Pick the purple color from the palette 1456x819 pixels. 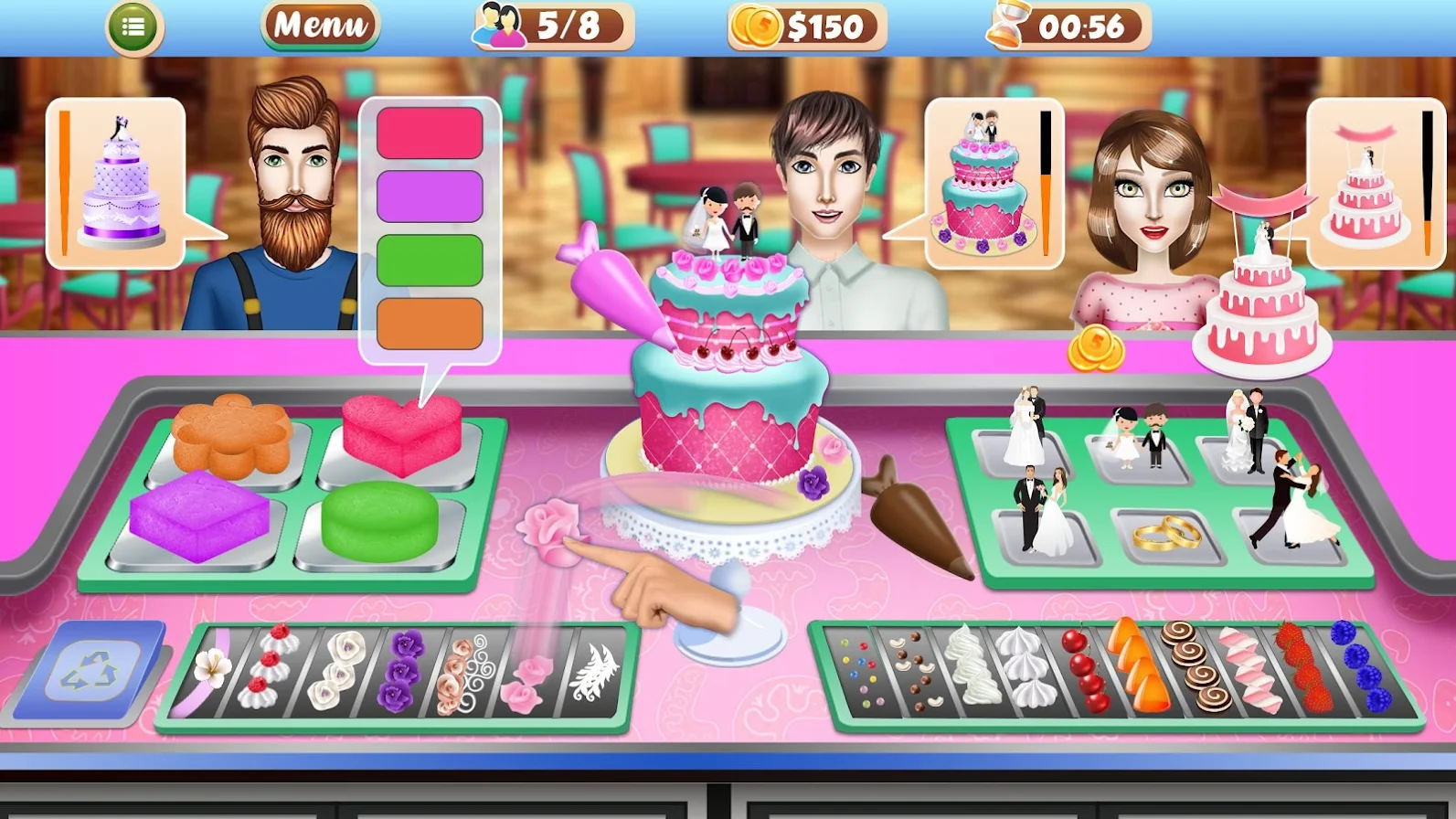pos(428,196)
